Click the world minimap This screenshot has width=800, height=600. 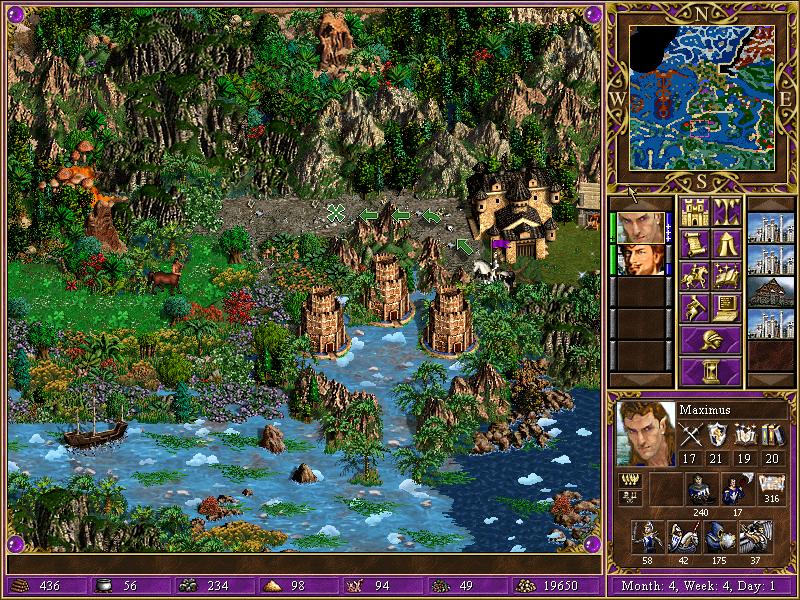pos(707,96)
